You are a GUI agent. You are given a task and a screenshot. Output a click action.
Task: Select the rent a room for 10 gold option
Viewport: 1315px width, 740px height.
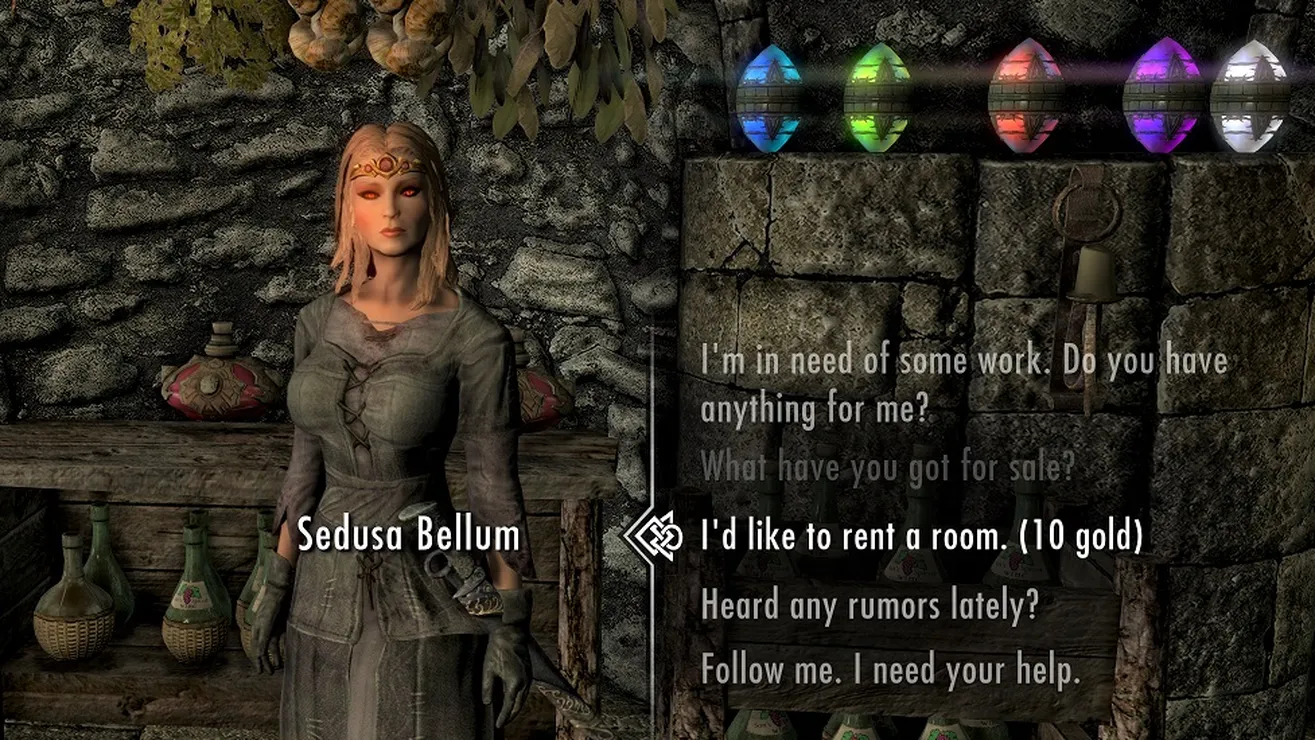tap(921, 537)
